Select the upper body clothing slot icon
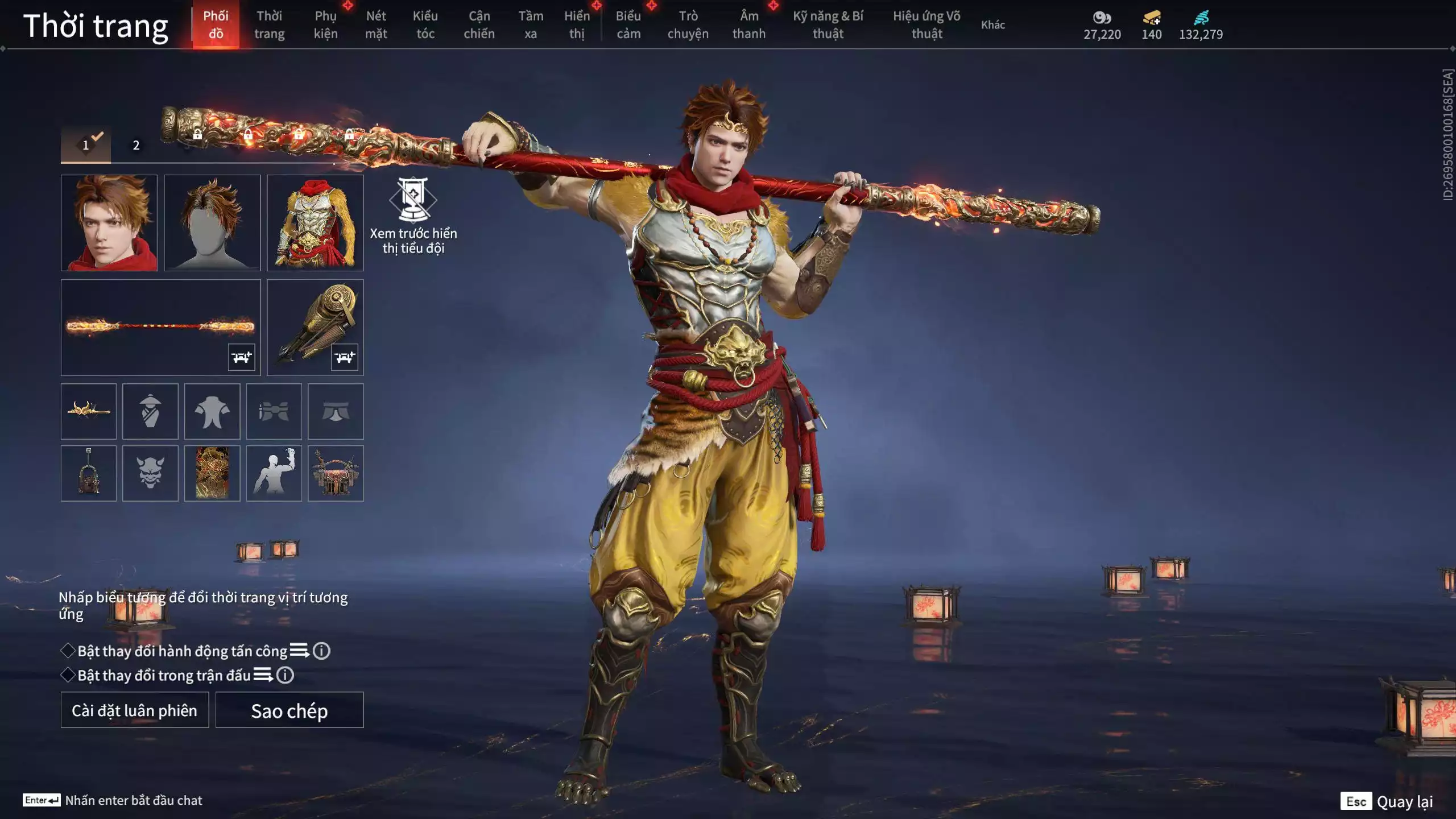This screenshot has width=1456, height=819. 213,411
